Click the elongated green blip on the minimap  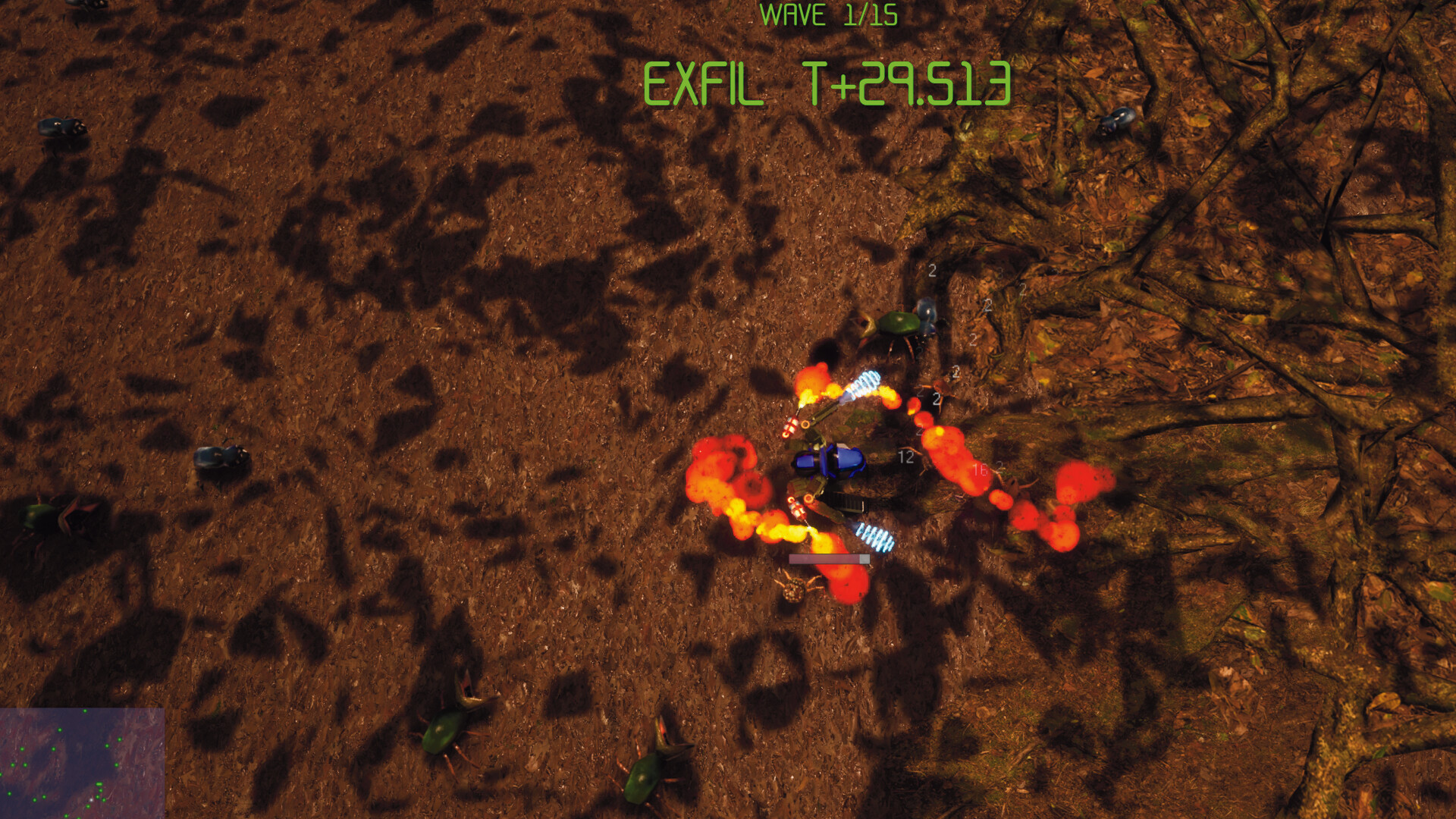(x=99, y=783)
